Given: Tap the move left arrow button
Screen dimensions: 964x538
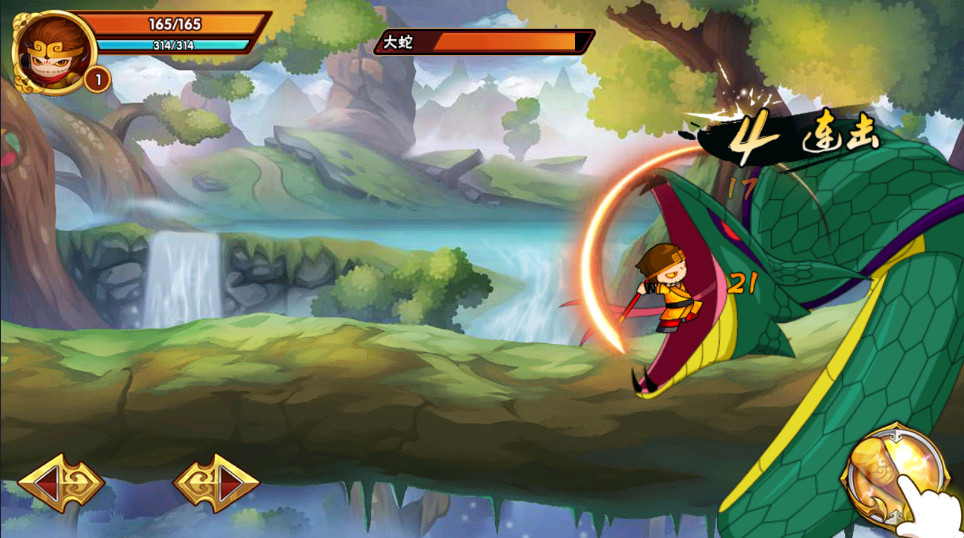Looking at the screenshot, I should (x=60, y=483).
